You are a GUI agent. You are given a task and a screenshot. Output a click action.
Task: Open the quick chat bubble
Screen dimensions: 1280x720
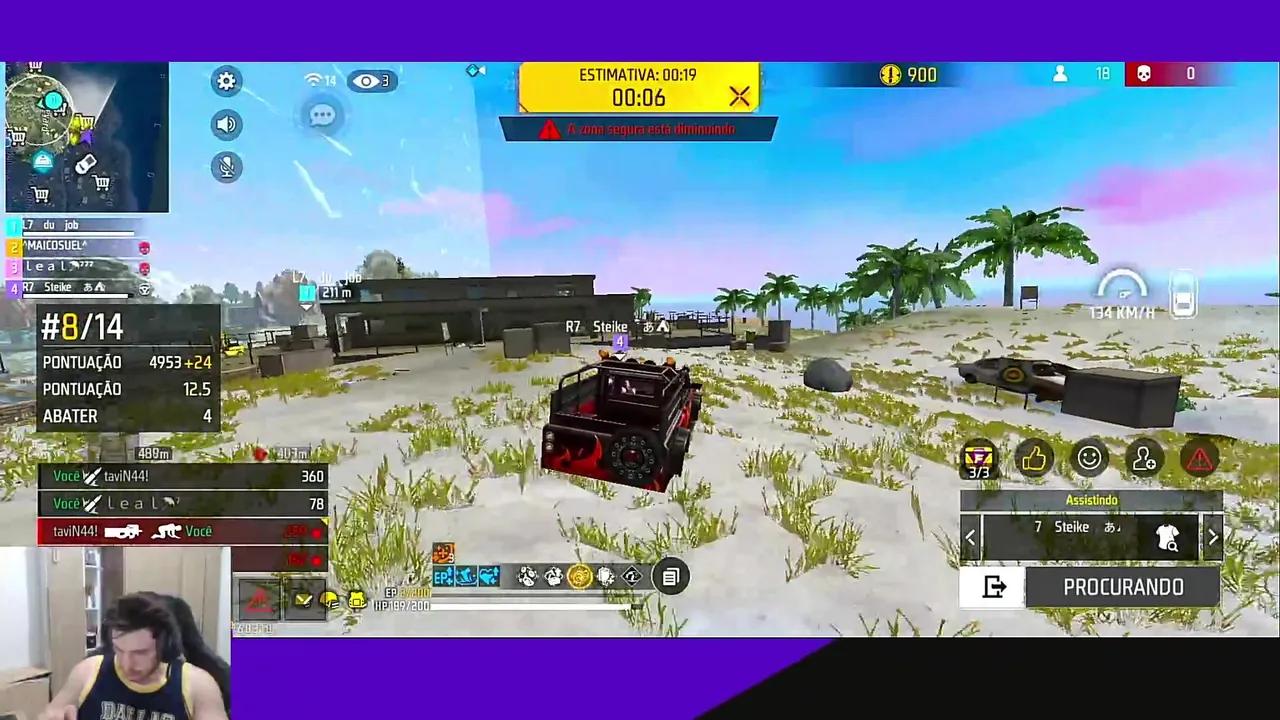pyautogui.click(x=322, y=115)
